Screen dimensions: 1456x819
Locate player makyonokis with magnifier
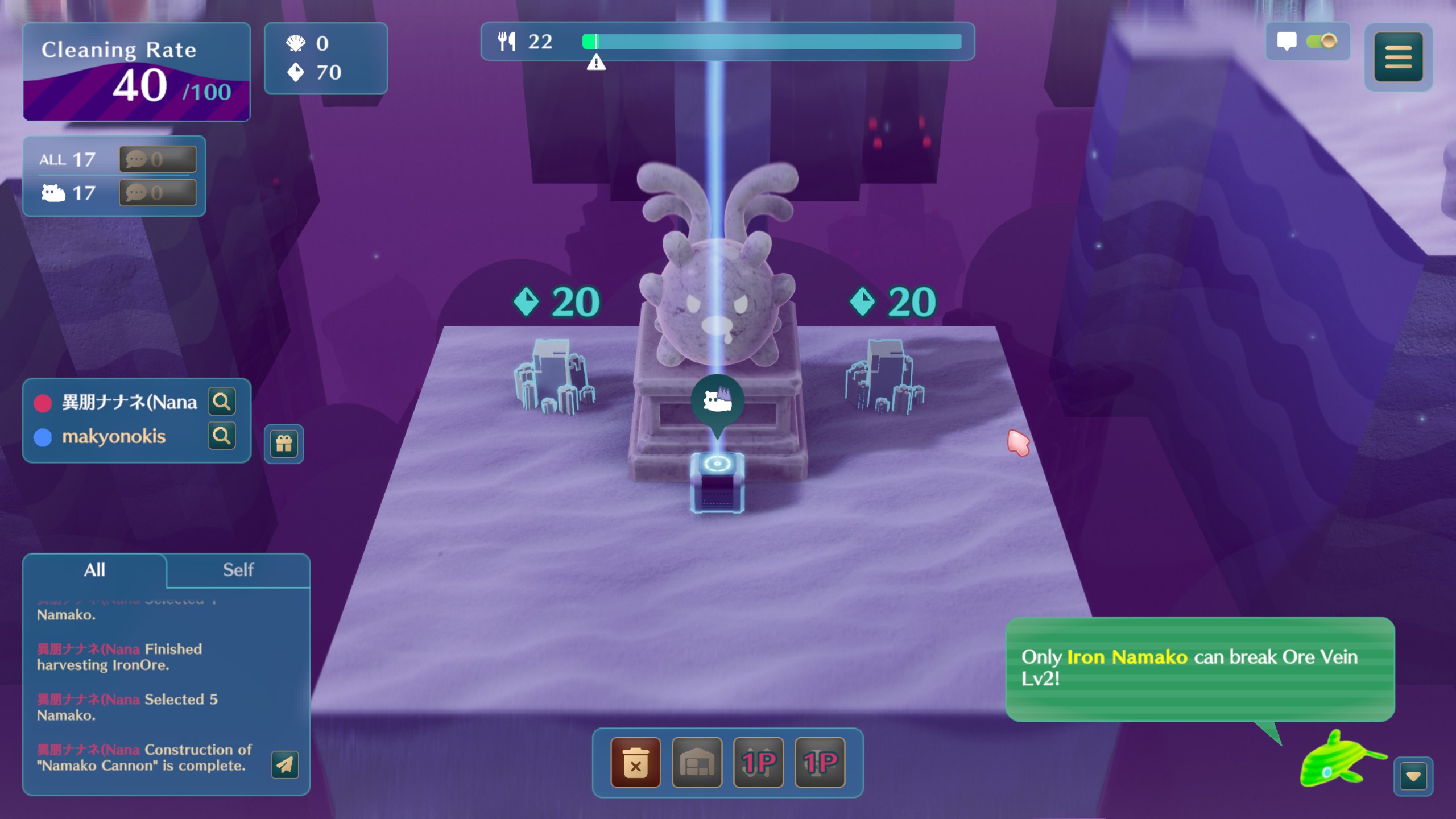(221, 436)
